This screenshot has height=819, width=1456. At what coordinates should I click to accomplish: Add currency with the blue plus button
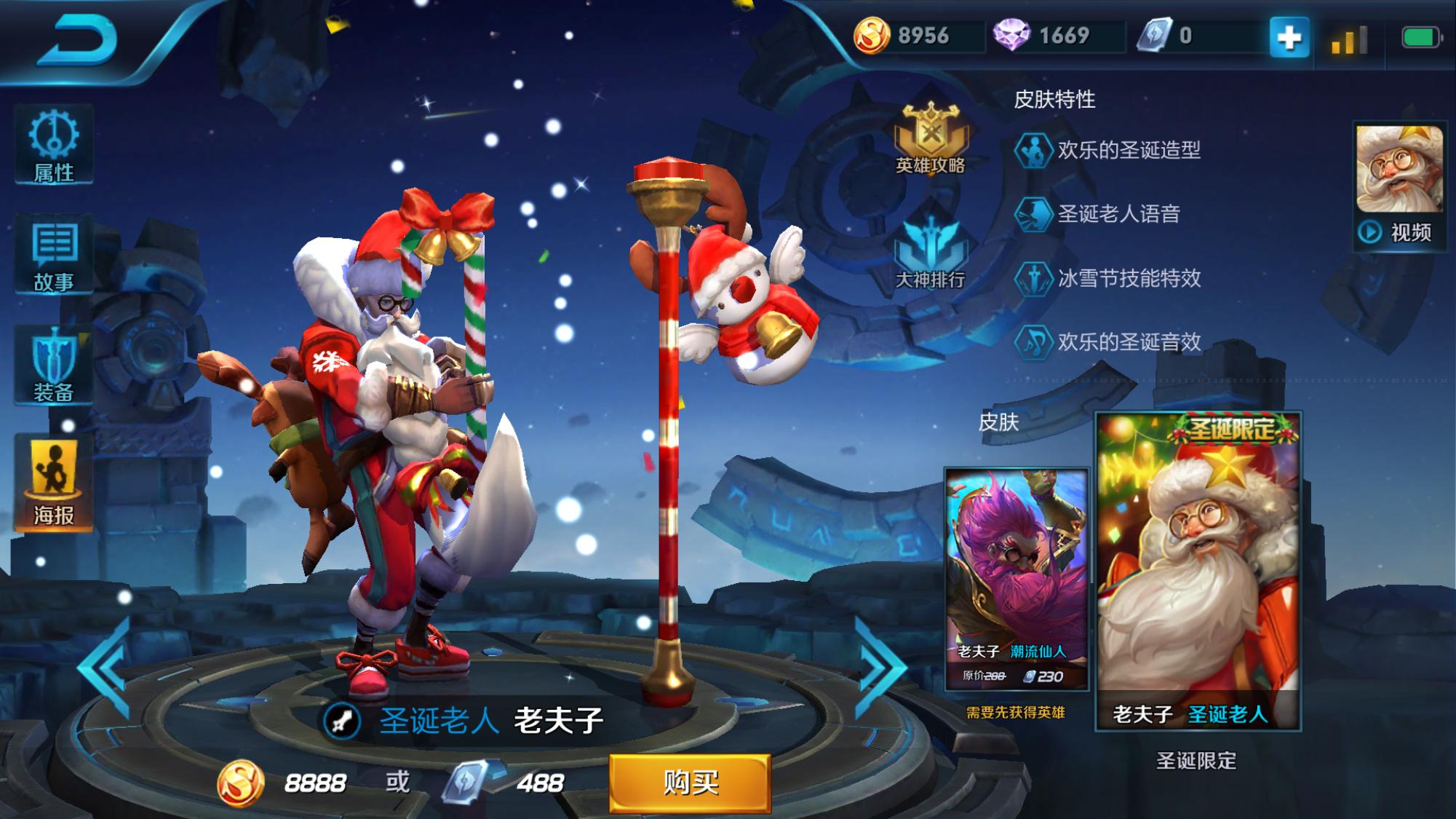click(1289, 37)
